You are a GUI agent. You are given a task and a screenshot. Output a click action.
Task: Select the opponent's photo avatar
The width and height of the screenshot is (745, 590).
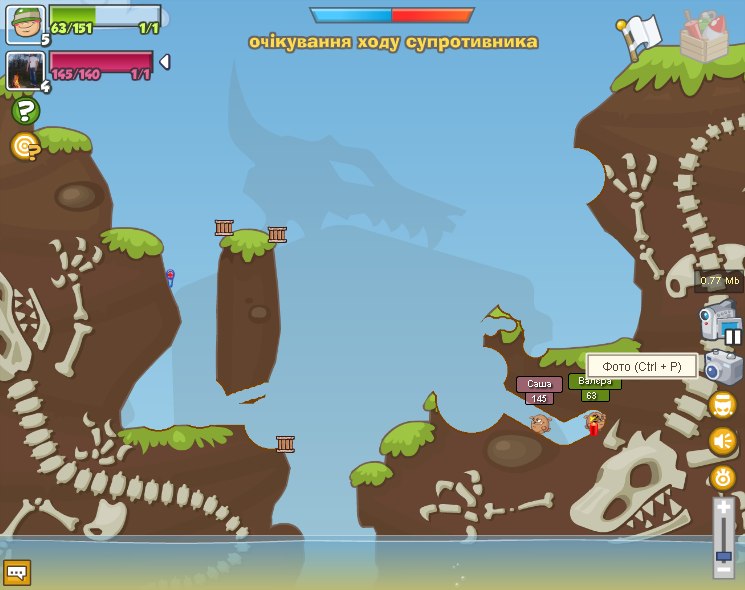click(23, 70)
